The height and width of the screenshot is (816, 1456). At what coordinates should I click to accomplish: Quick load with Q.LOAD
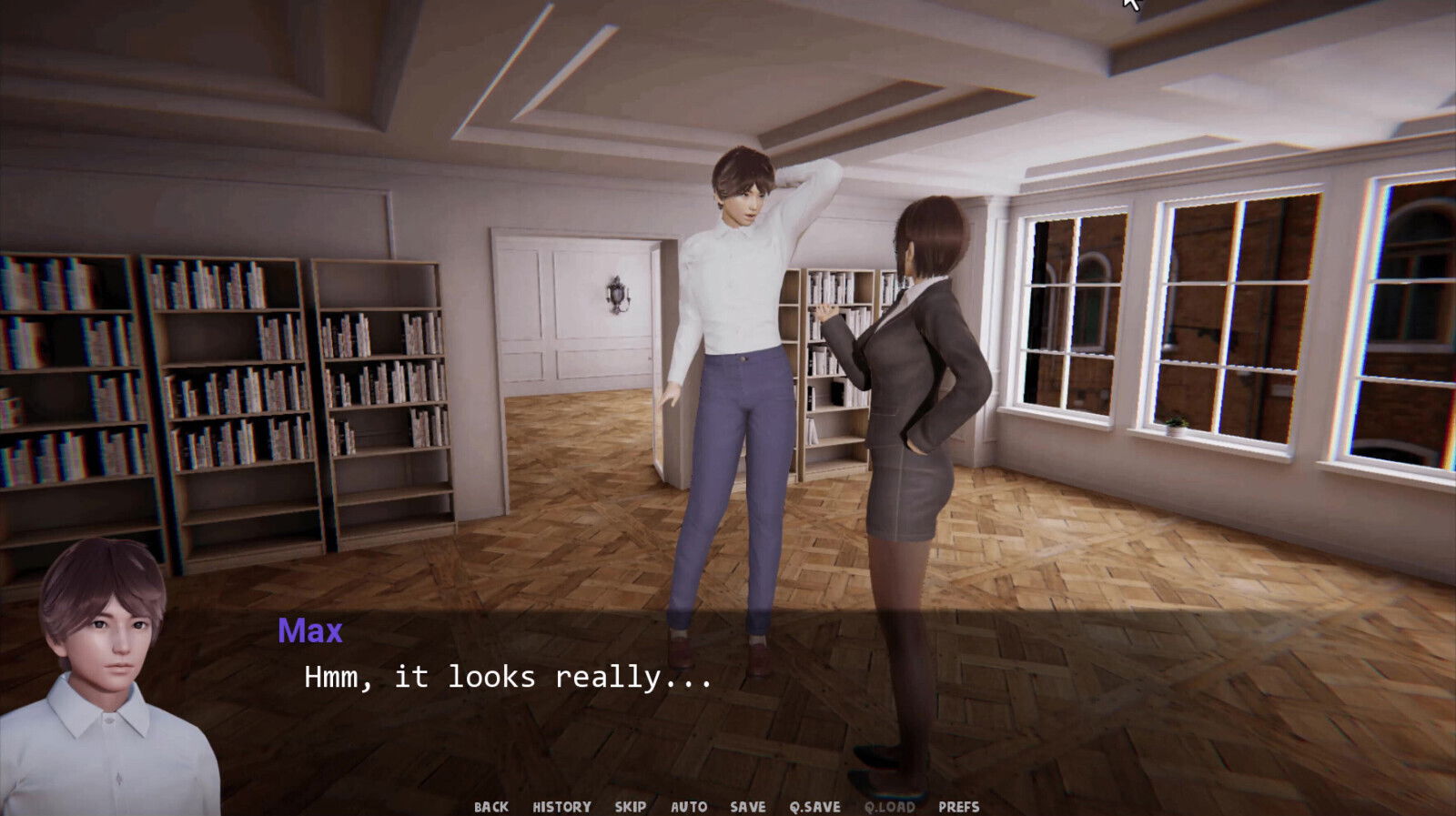click(889, 806)
